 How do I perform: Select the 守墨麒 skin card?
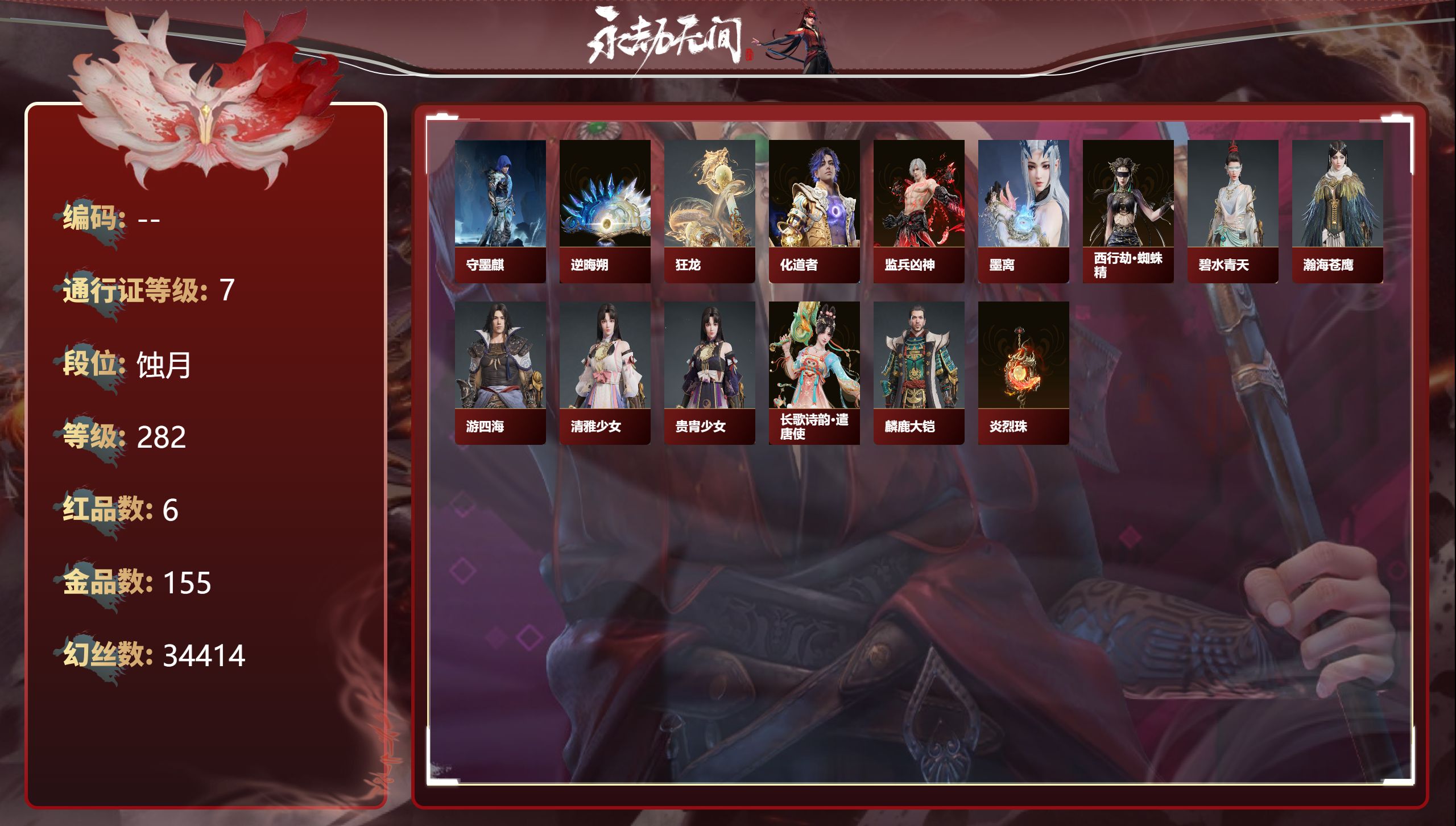[500, 211]
